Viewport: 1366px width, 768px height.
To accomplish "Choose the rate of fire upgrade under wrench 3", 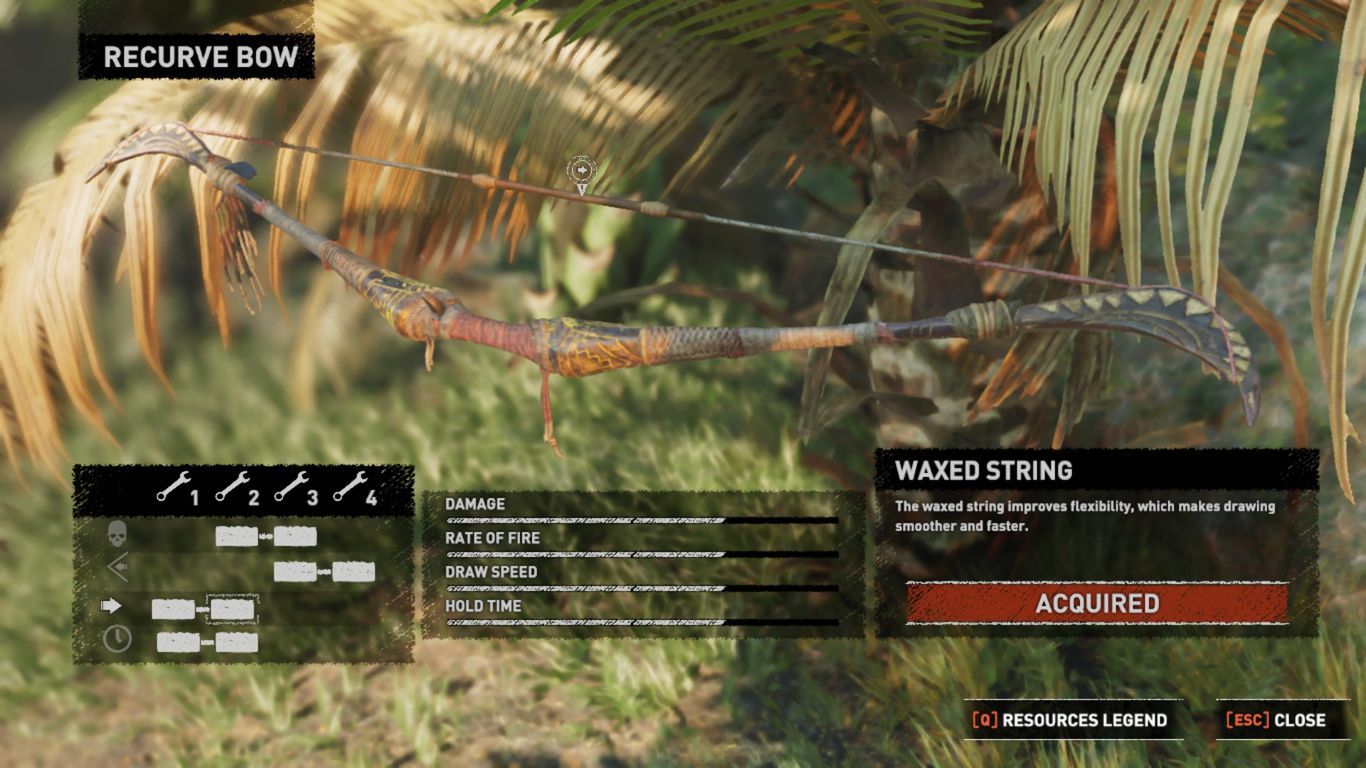I will point(295,572).
